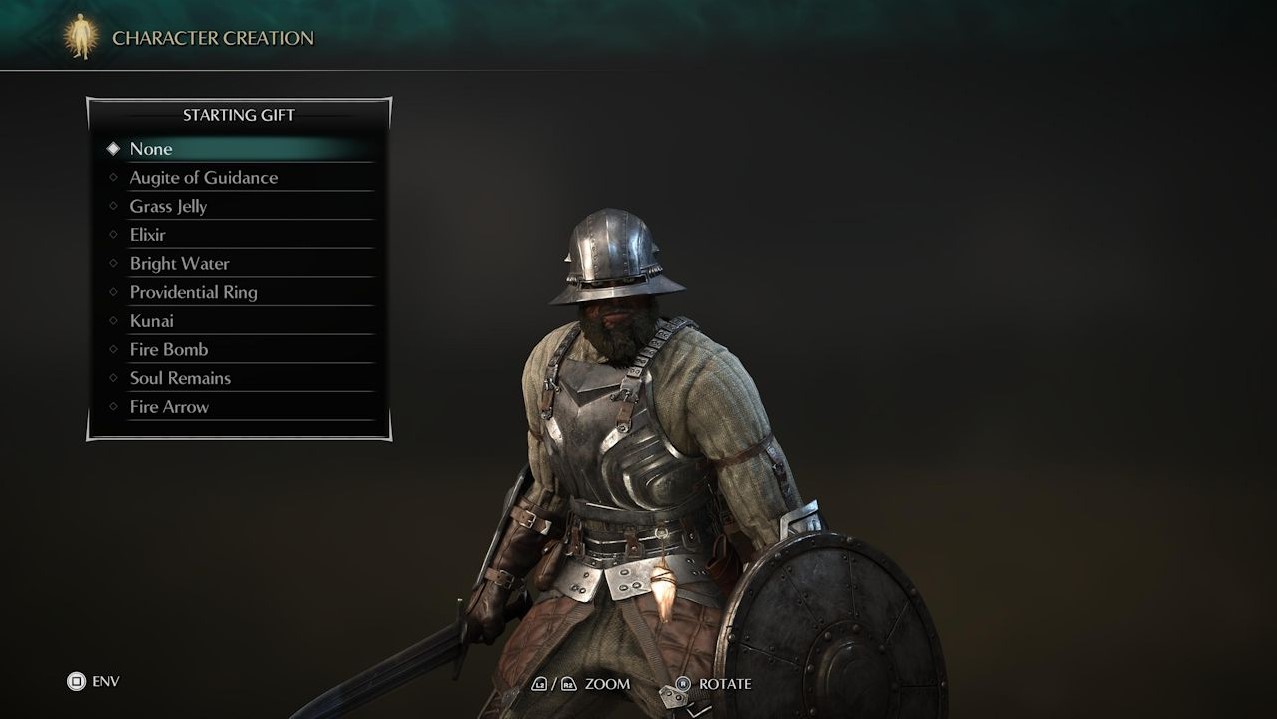Select the None starting gift
This screenshot has width=1277, height=719.
click(x=151, y=149)
